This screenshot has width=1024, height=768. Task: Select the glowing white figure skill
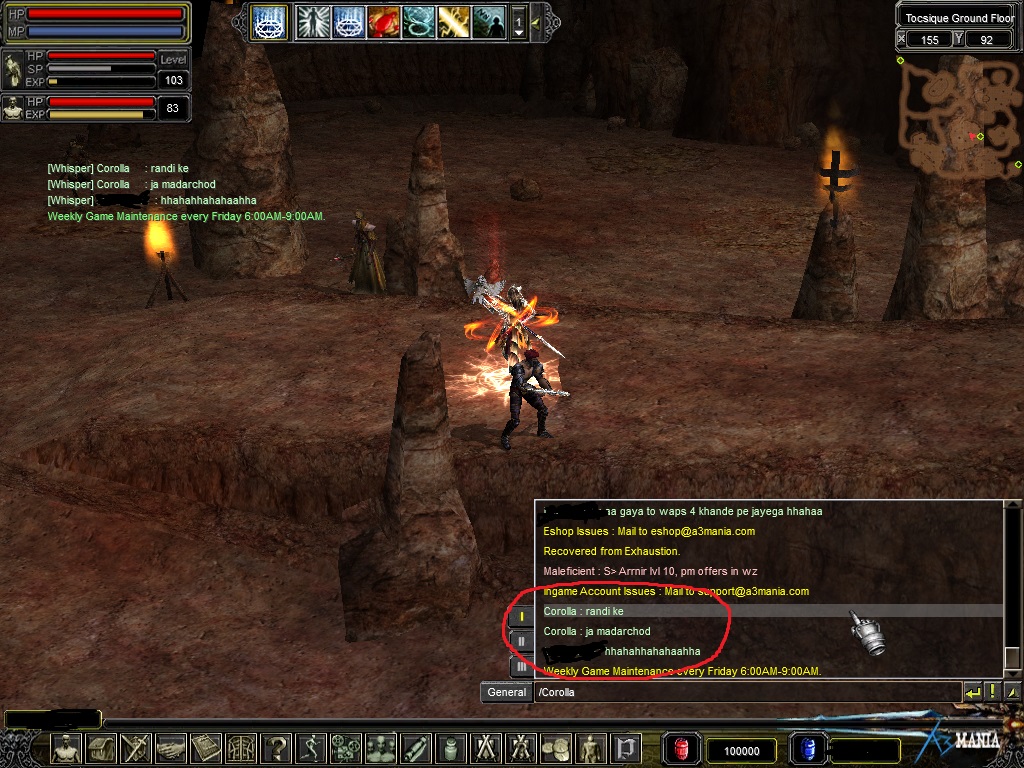[313, 22]
